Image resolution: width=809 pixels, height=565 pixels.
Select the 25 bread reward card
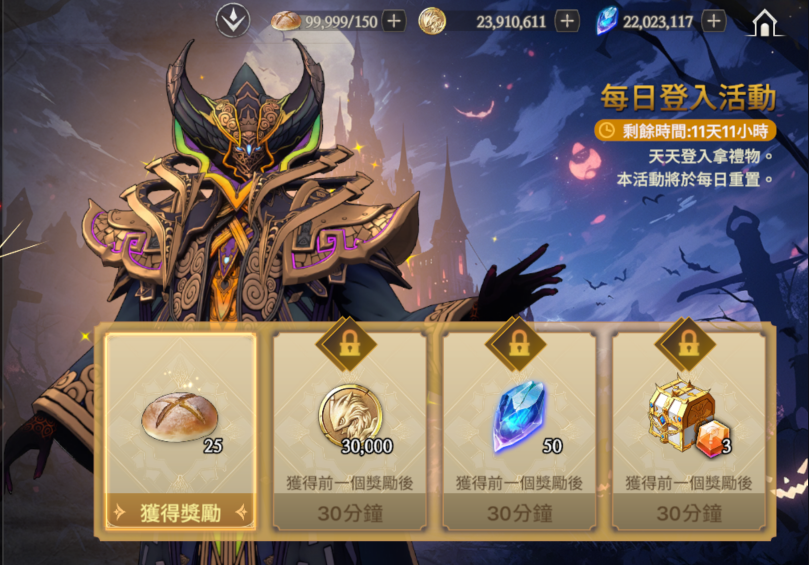(x=180, y=415)
